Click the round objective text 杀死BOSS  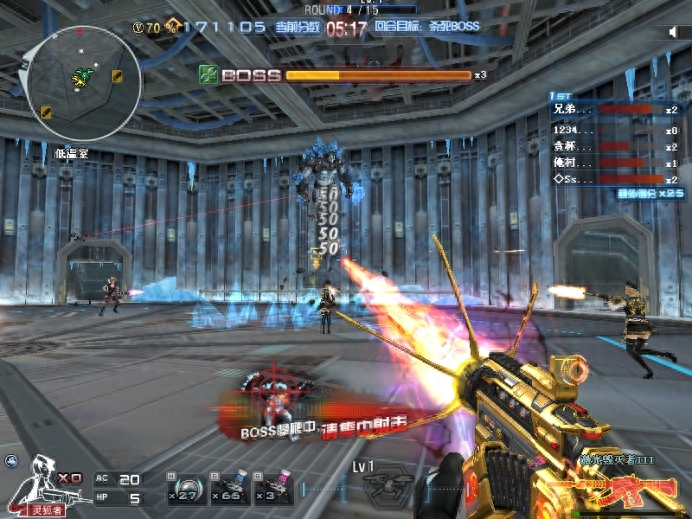tap(440, 29)
